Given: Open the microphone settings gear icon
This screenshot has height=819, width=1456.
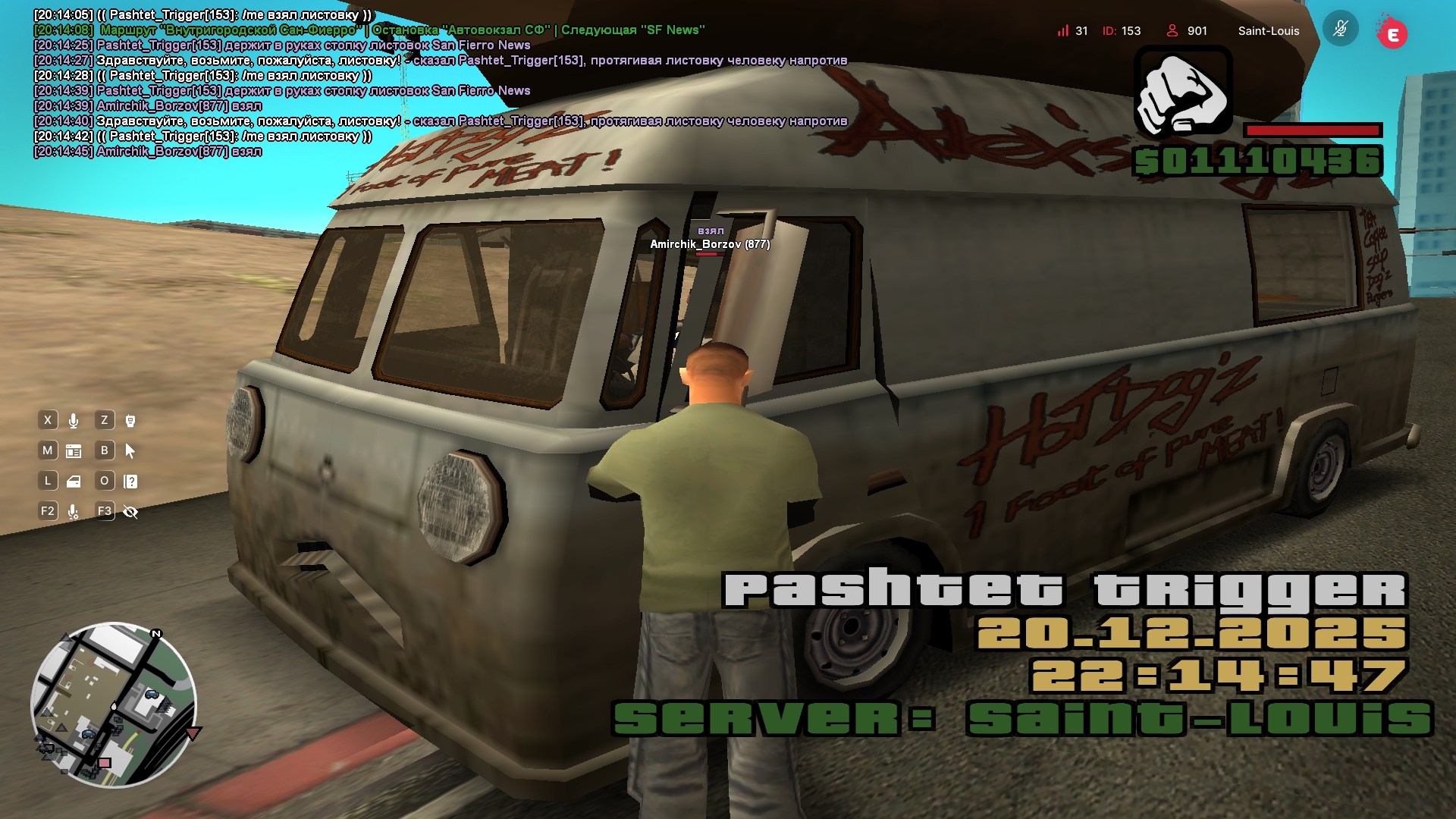Looking at the screenshot, I should click(x=74, y=512).
